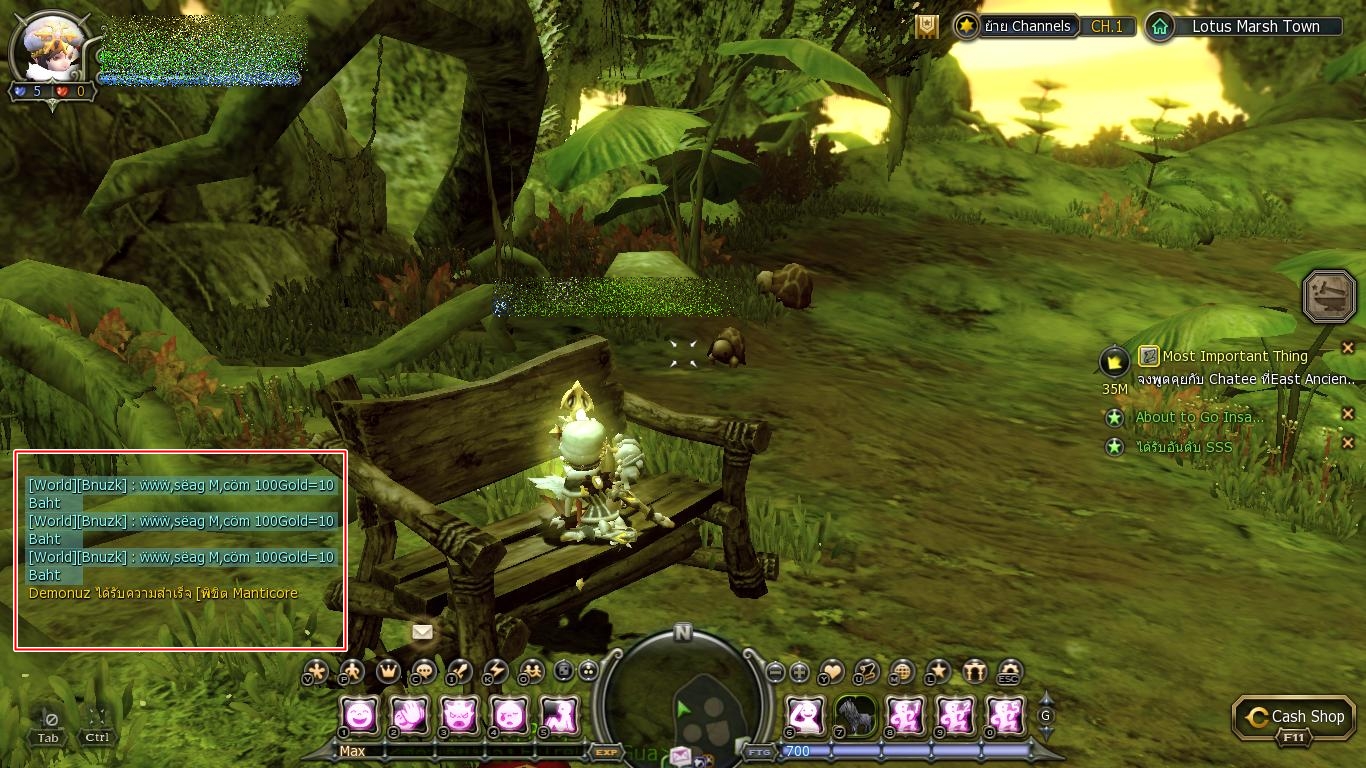
Task: Use the crying face emote in slot 4
Action: coord(510,715)
